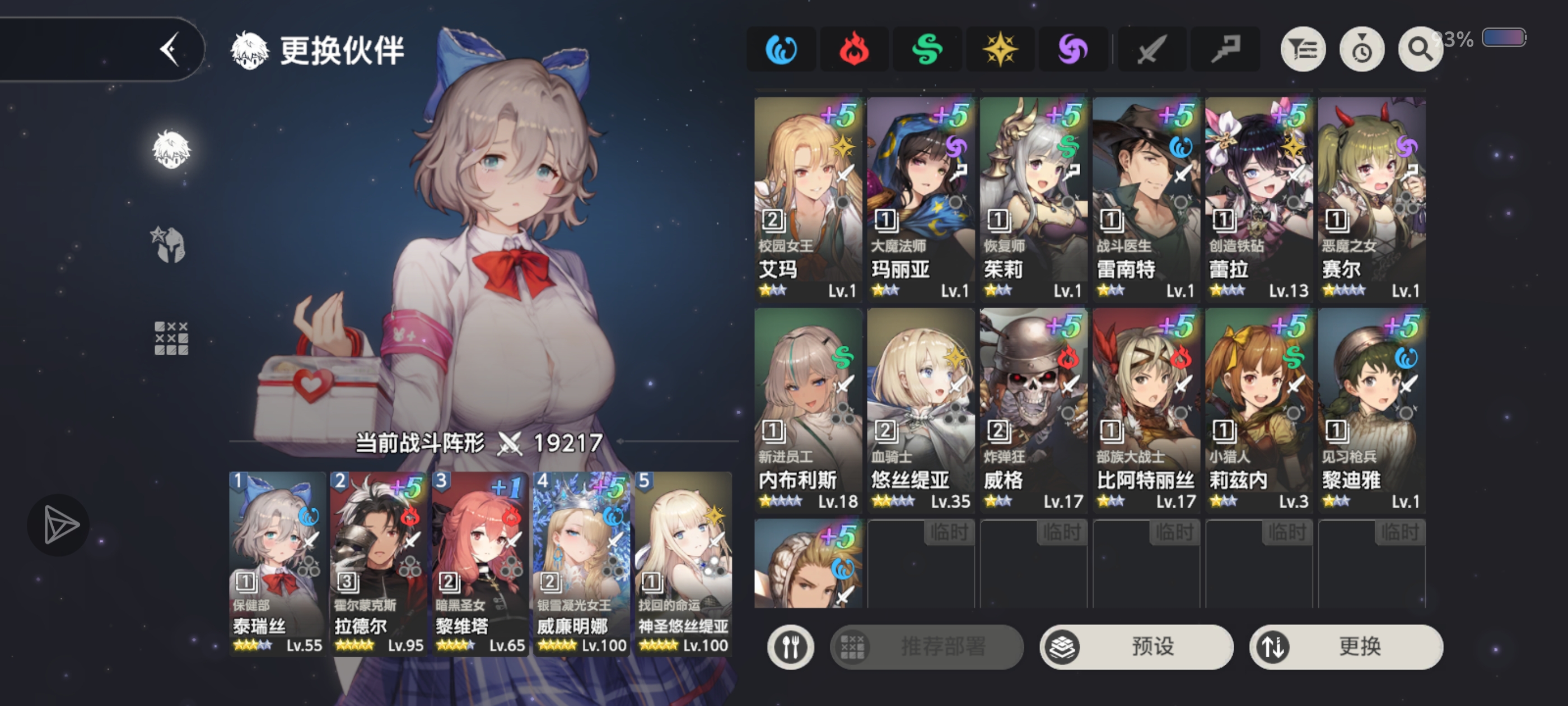Viewport: 1568px width, 706px height.
Task: Click the clock sorting icon
Action: 1362,49
